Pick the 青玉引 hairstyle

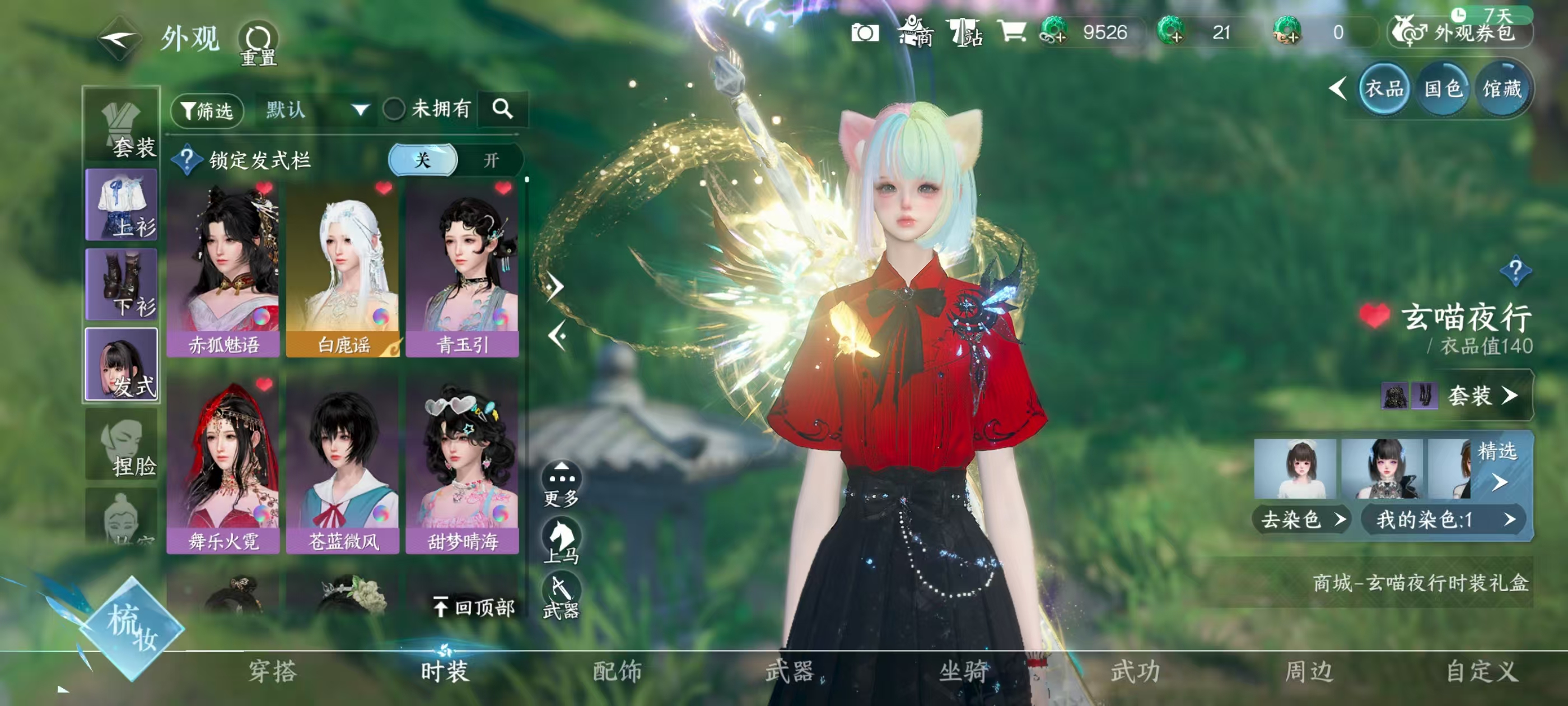(x=462, y=268)
